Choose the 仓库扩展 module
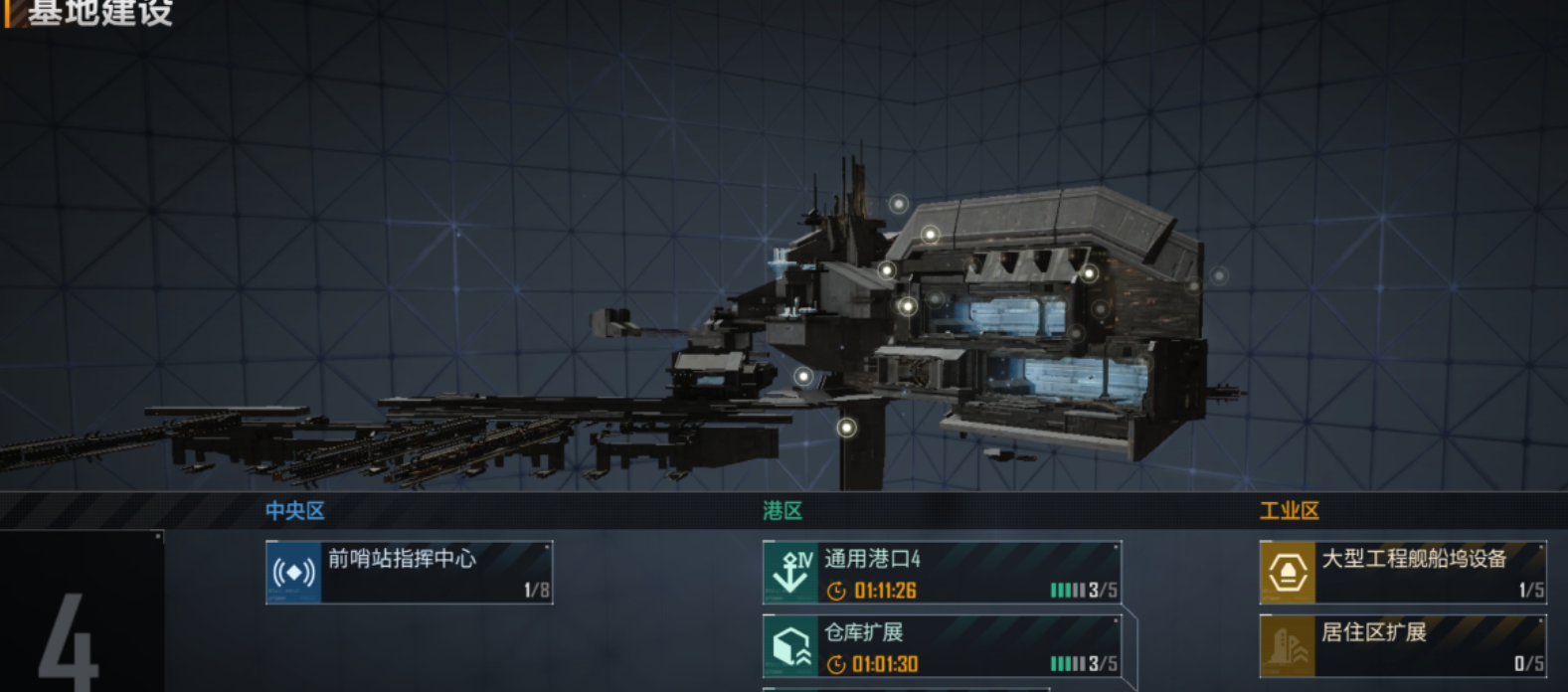Screen dimensions: 1568x692 pos(942,646)
